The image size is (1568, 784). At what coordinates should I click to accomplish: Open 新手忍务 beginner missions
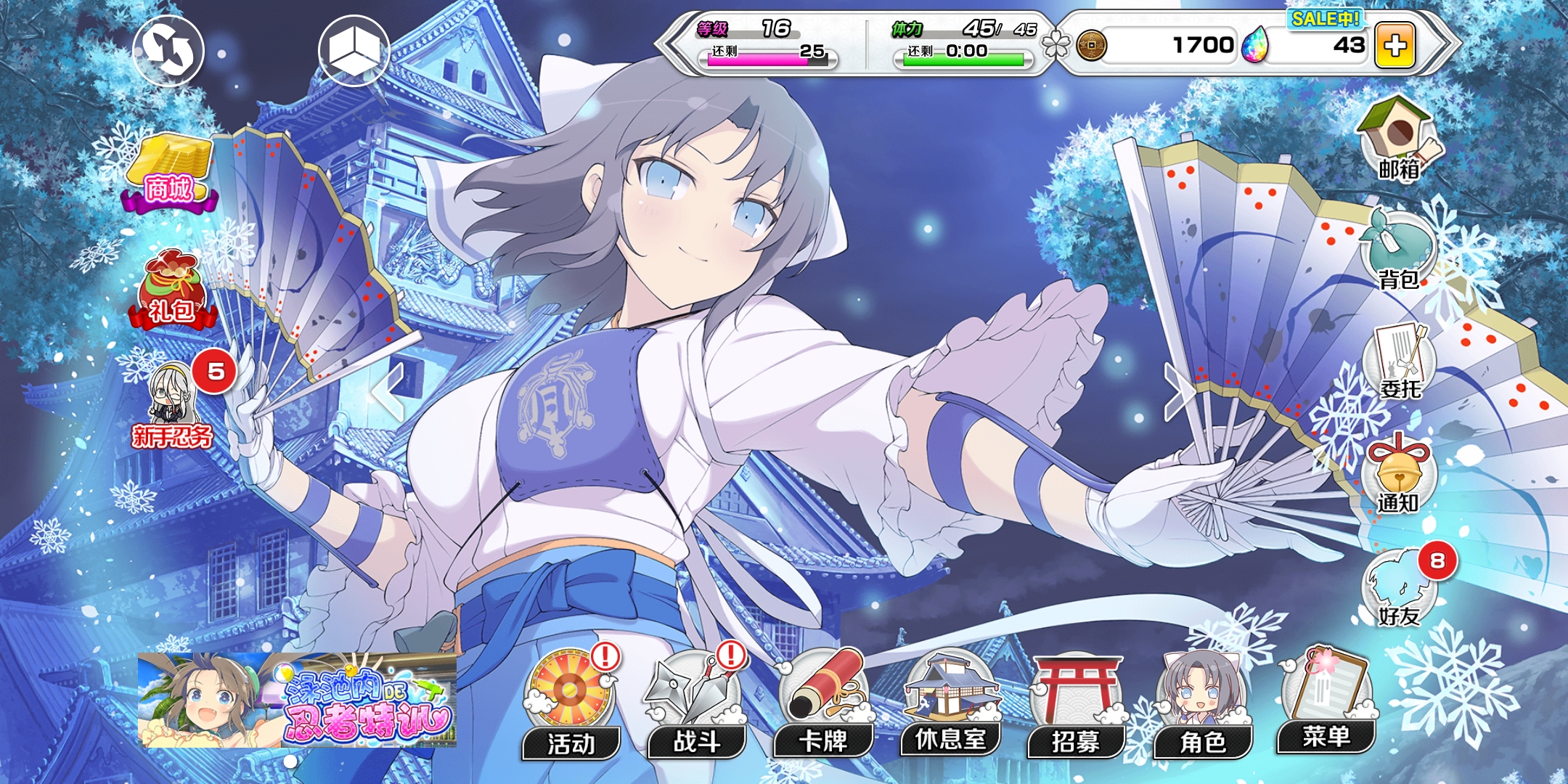(x=172, y=405)
